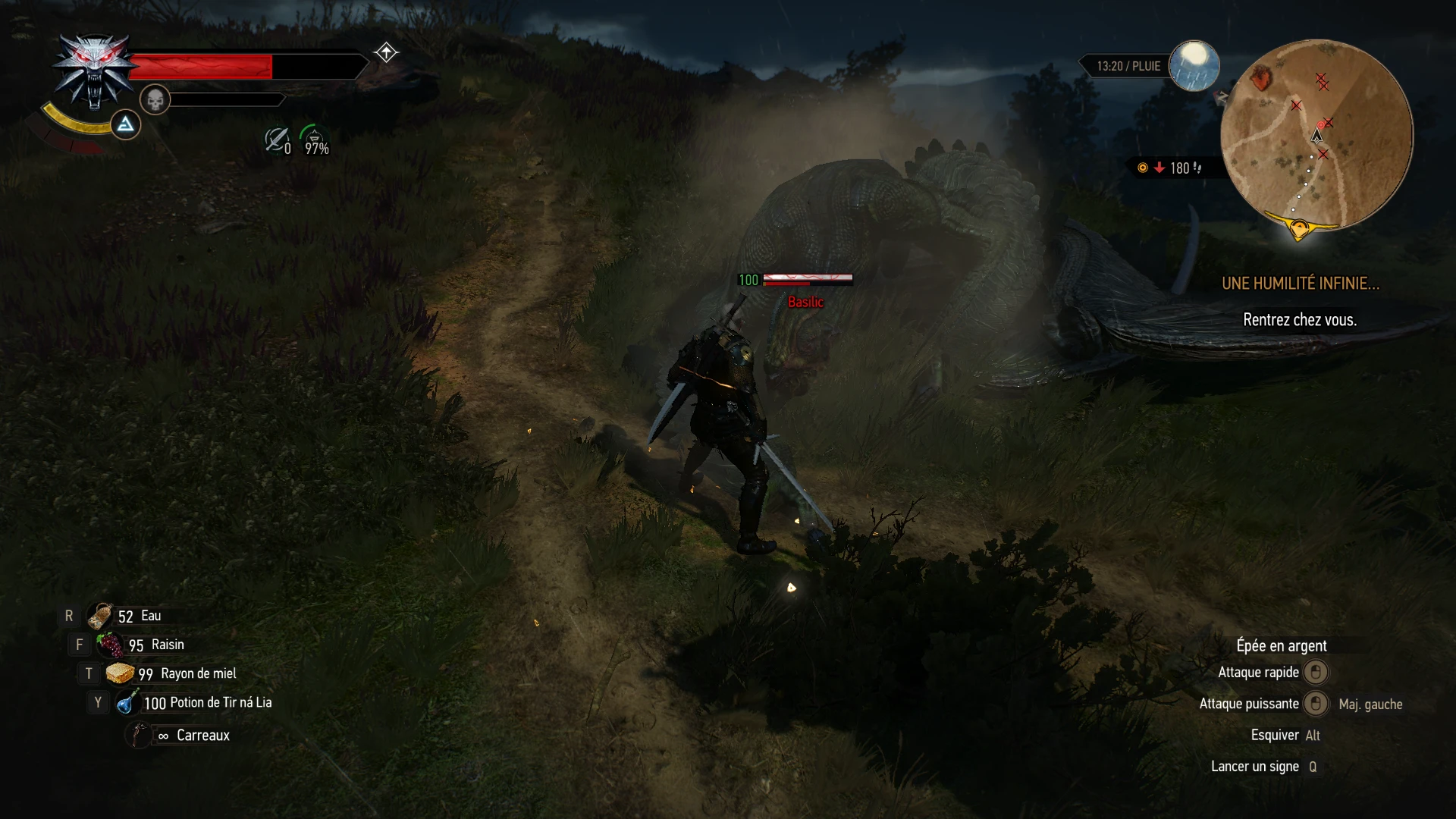Click the rainy weather icon
The image size is (1456, 819).
click(1194, 65)
